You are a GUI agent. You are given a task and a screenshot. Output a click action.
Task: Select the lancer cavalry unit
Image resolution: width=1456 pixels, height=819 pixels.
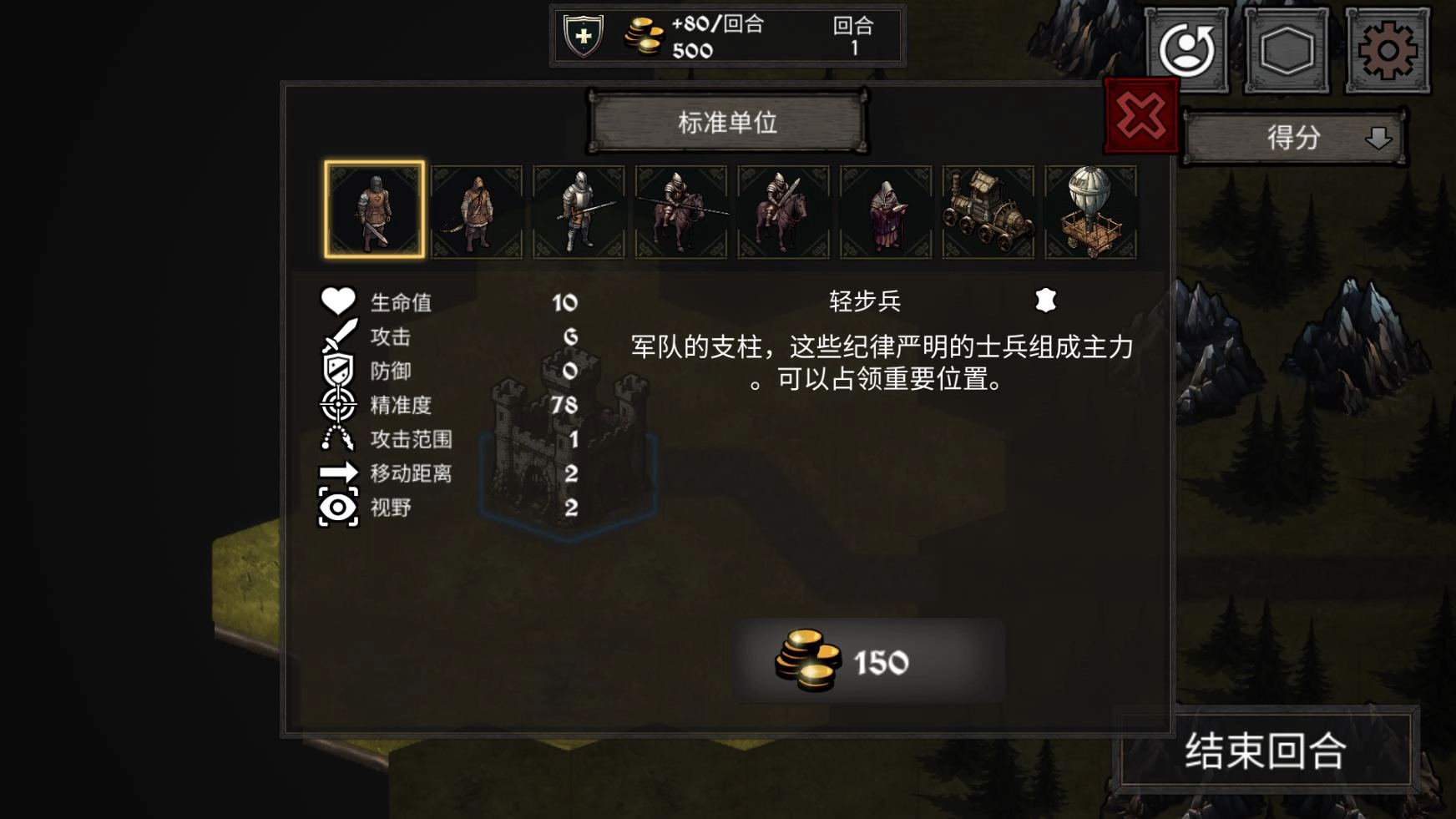681,209
